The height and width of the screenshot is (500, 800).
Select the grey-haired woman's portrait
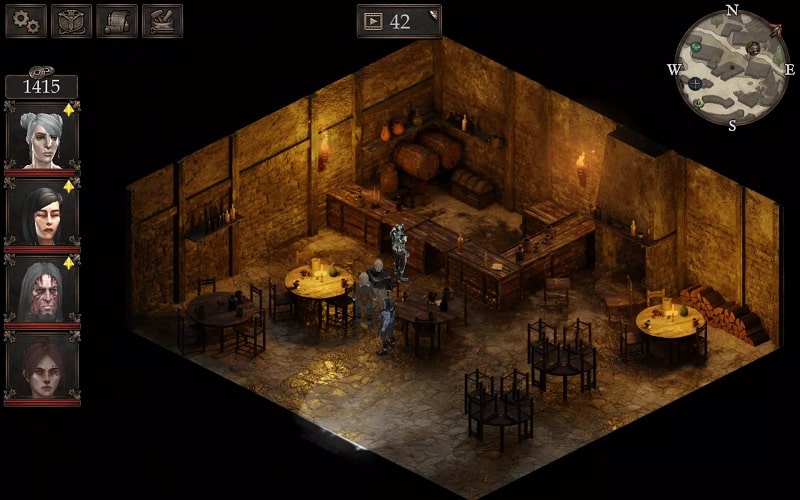[42, 136]
